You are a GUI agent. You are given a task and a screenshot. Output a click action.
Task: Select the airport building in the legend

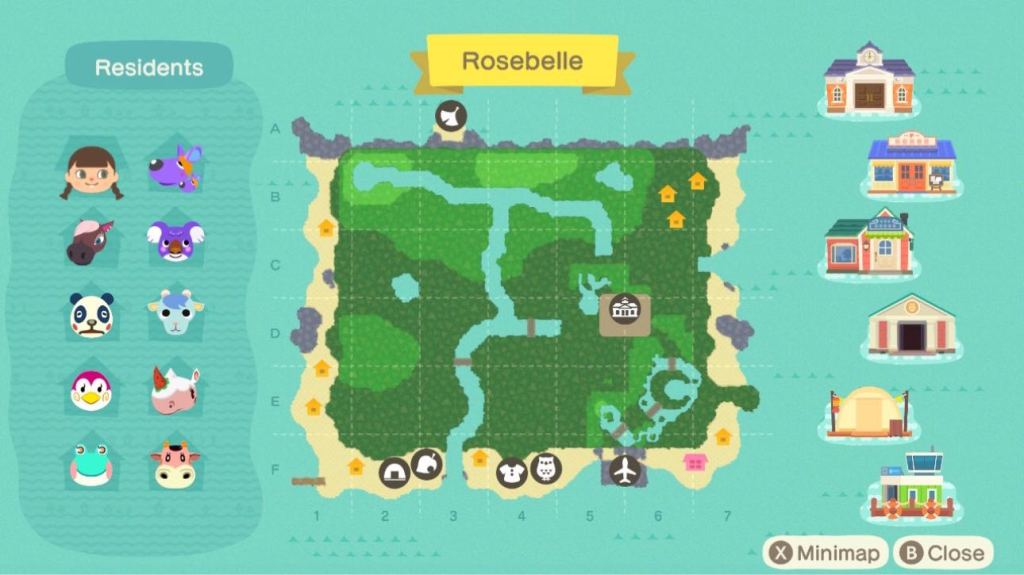coord(910,487)
